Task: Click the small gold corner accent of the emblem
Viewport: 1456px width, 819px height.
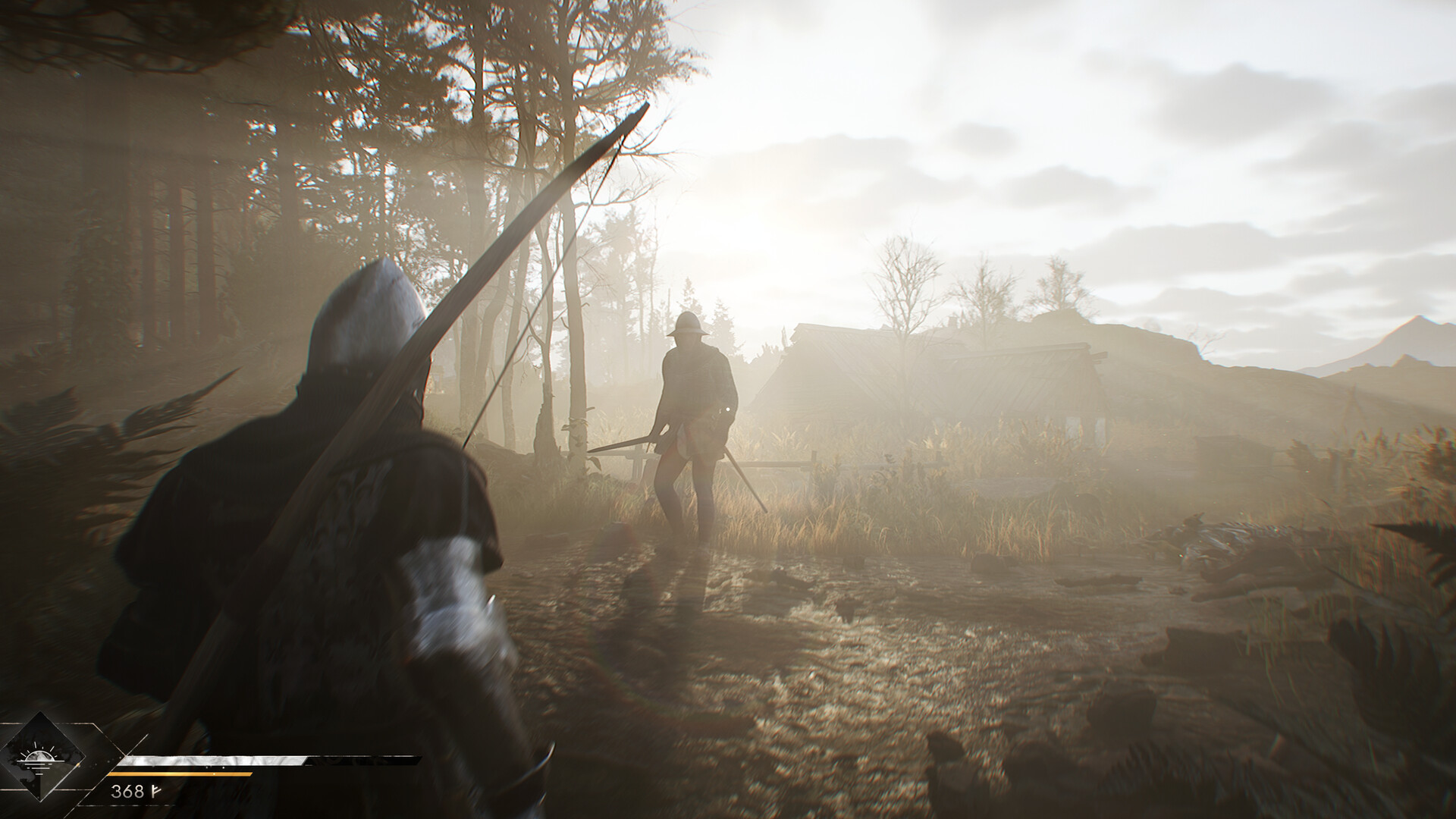Action: pos(77,764)
